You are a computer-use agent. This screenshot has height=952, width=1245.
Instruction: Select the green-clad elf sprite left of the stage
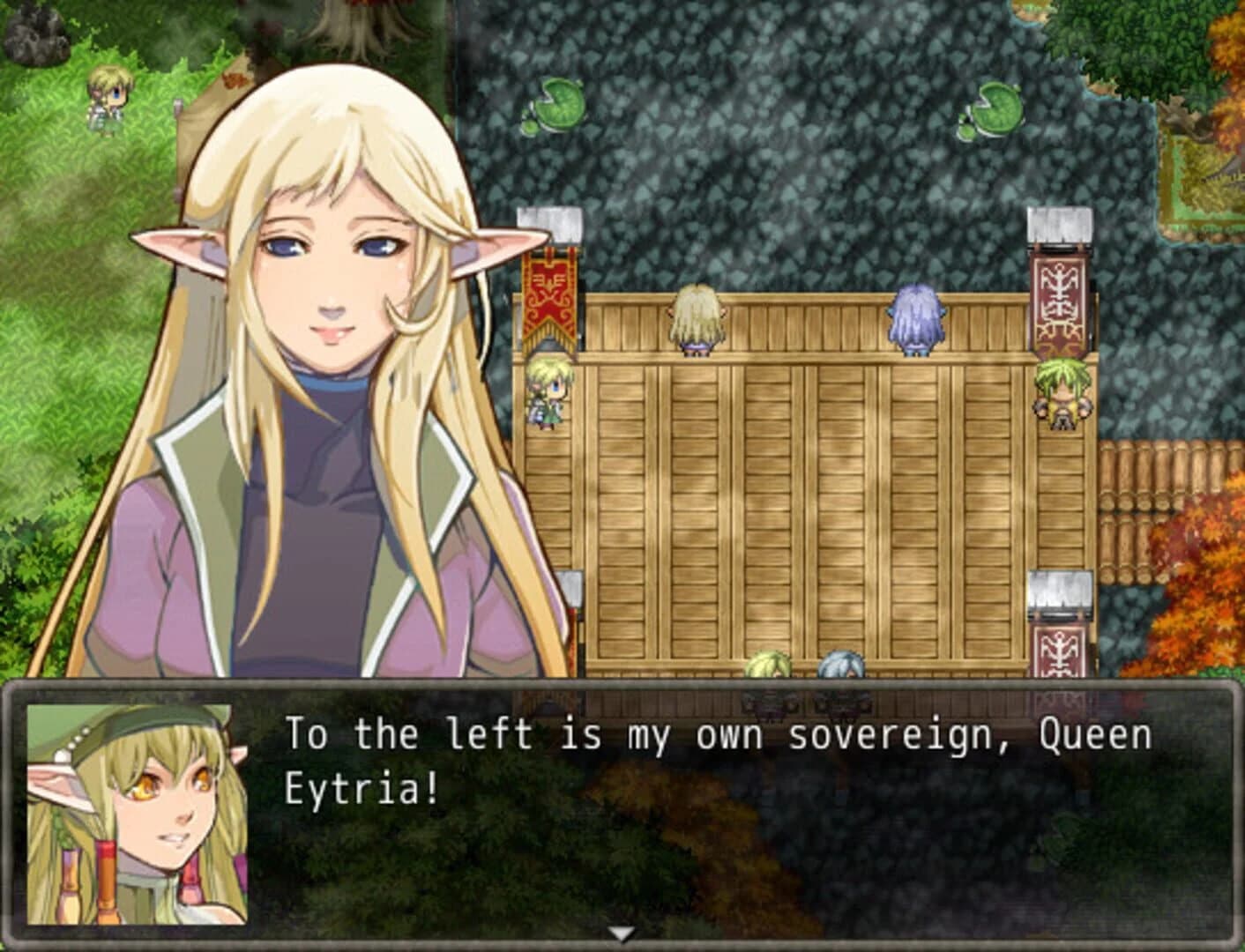(547, 397)
